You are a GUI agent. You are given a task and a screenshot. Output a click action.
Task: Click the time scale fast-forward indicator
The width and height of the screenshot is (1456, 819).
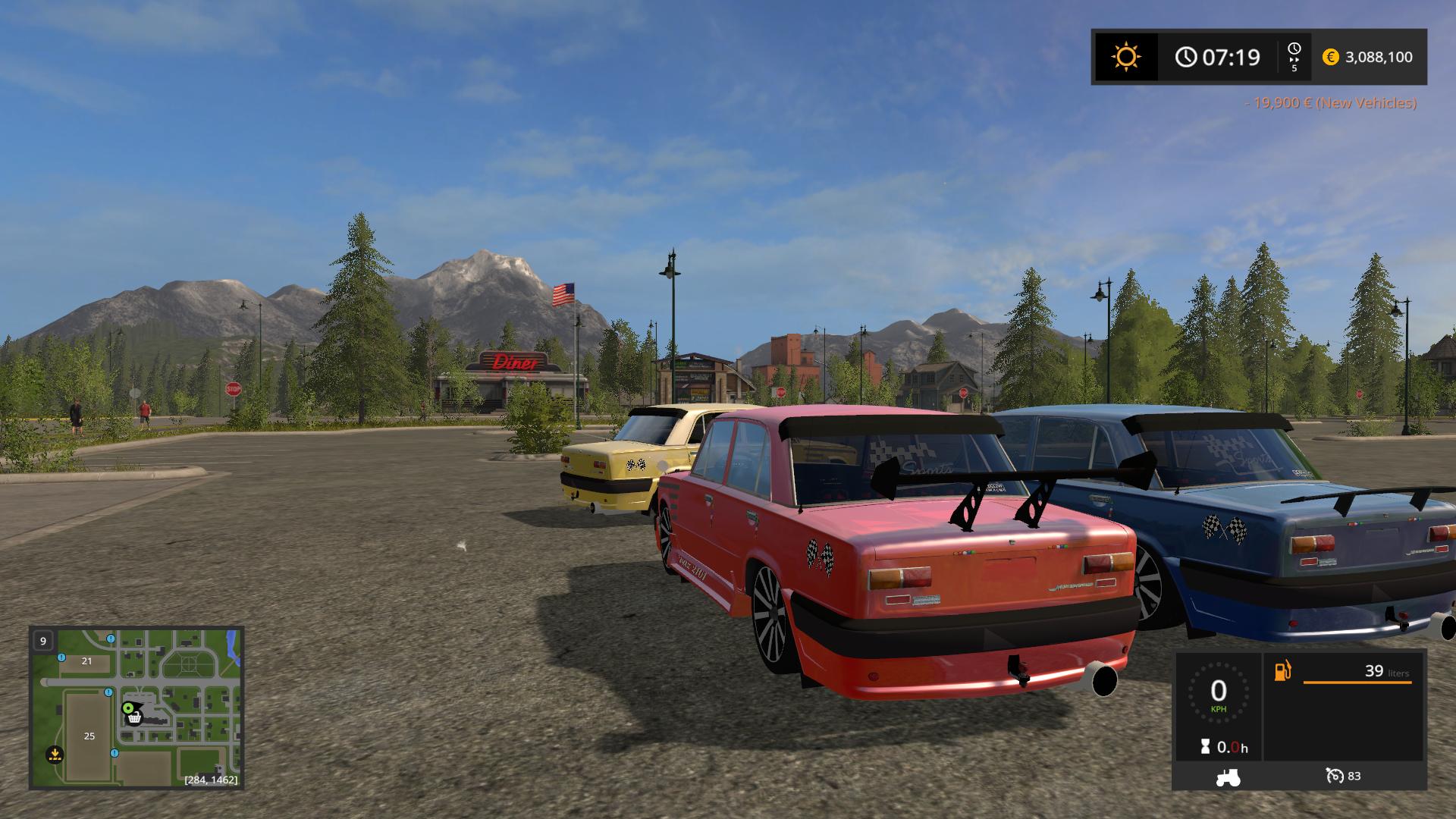point(1294,57)
